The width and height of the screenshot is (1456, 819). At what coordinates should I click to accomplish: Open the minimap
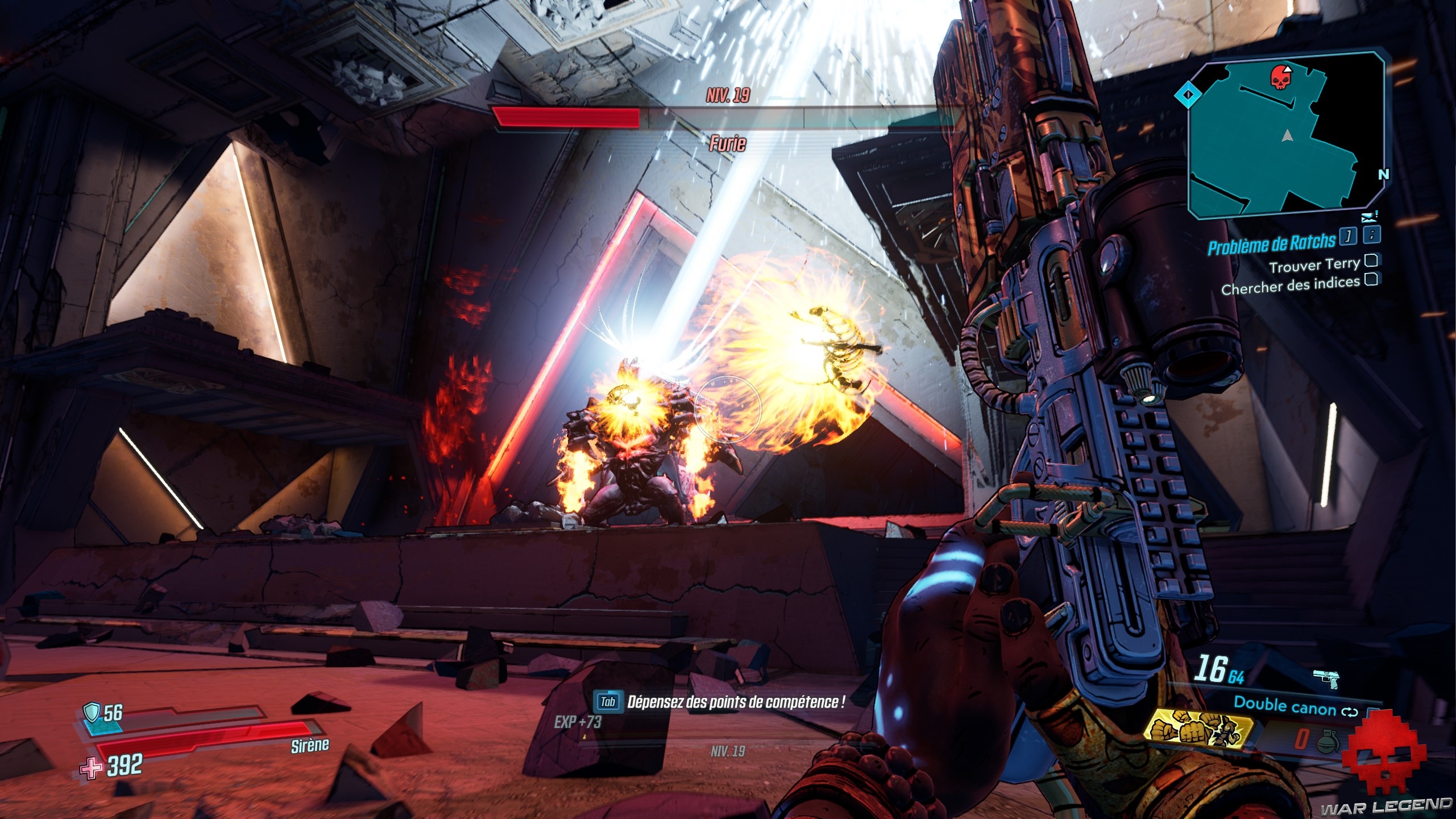[1286, 134]
